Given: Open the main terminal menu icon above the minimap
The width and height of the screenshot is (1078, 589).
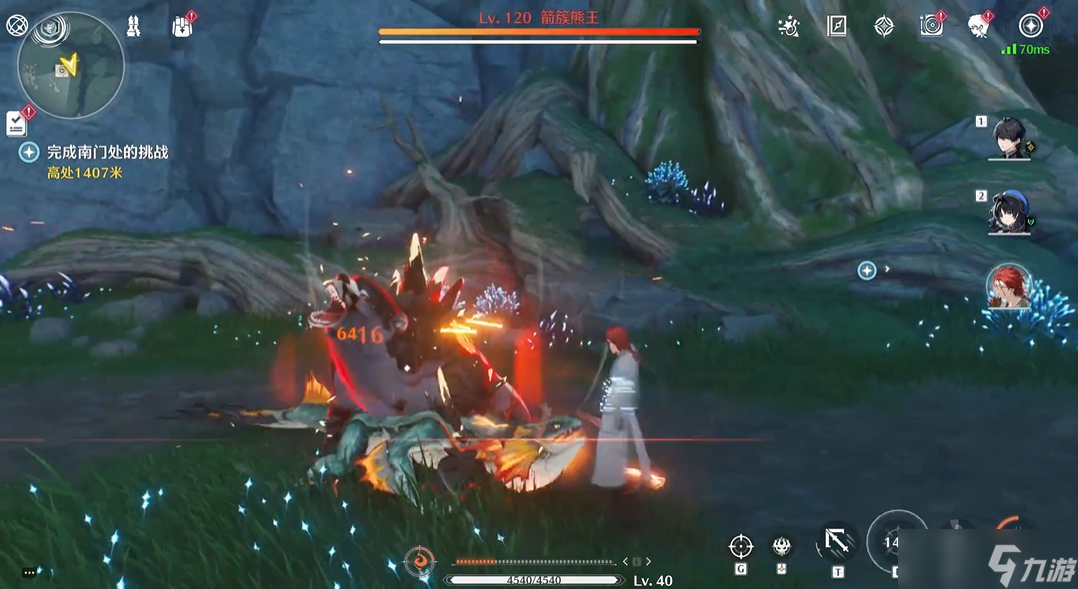Looking at the screenshot, I should click(x=17, y=26).
